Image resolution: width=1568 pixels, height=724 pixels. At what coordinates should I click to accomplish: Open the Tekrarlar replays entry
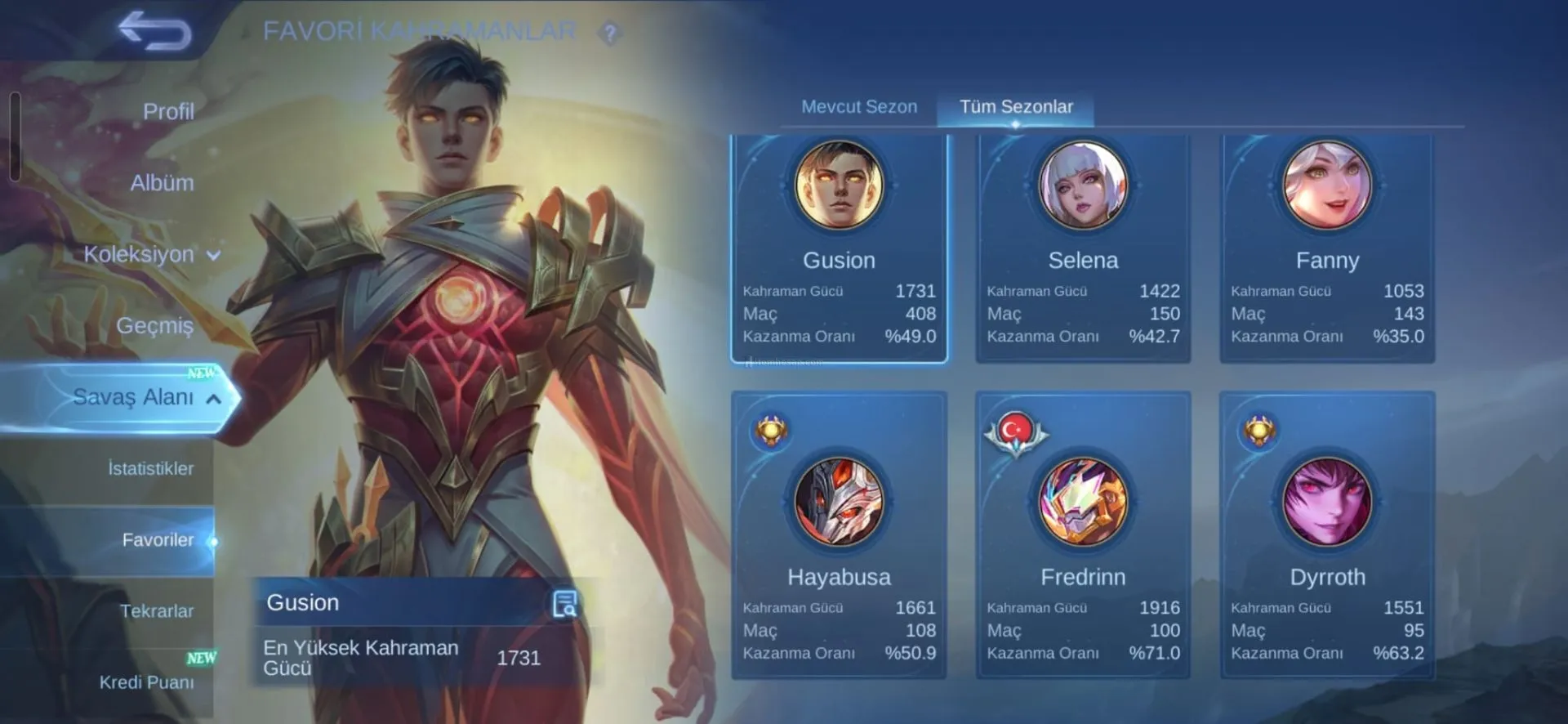pos(156,611)
